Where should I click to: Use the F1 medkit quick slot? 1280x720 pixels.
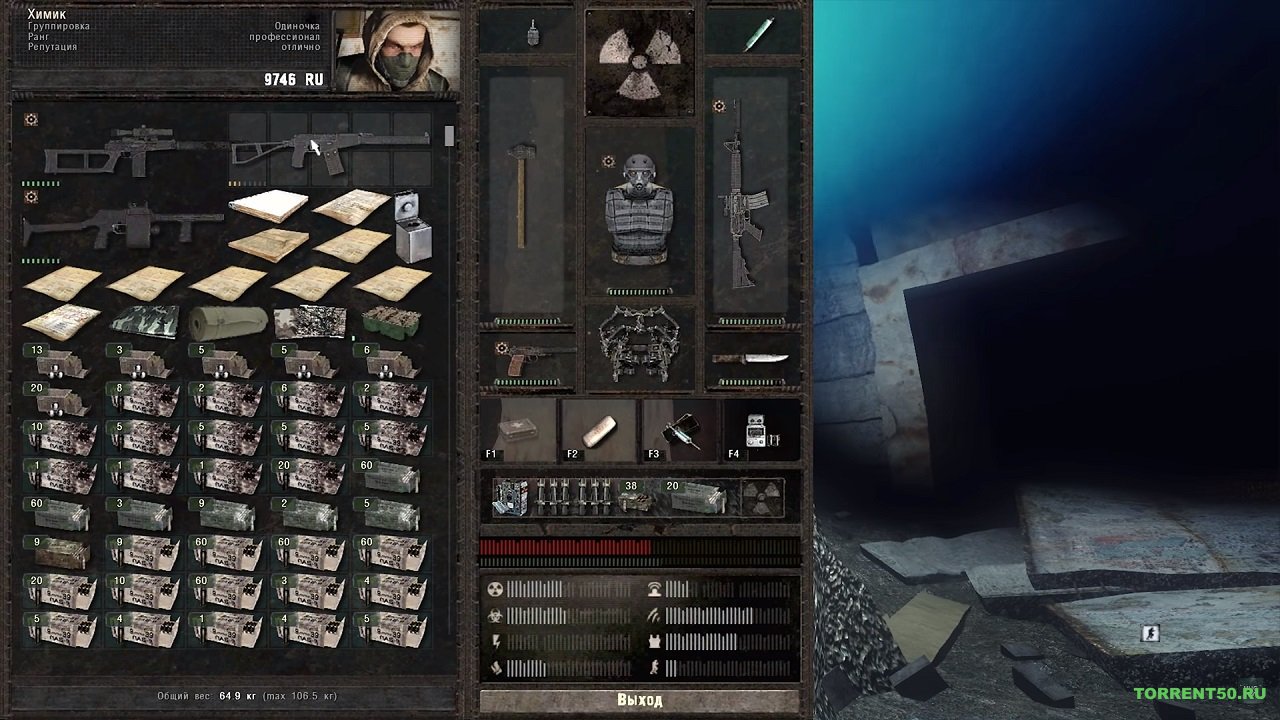point(519,431)
